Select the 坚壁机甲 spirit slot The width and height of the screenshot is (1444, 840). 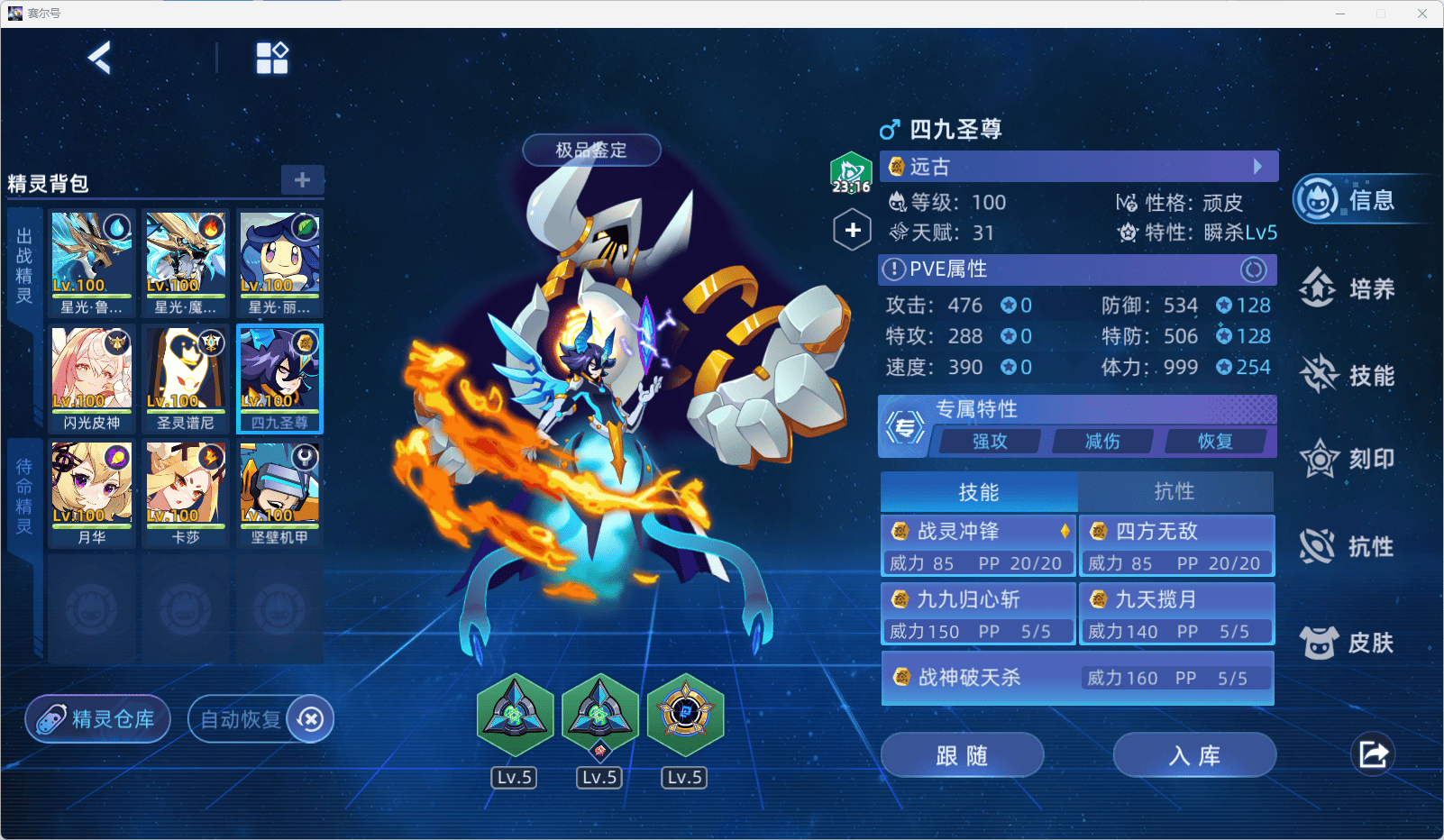(279, 493)
